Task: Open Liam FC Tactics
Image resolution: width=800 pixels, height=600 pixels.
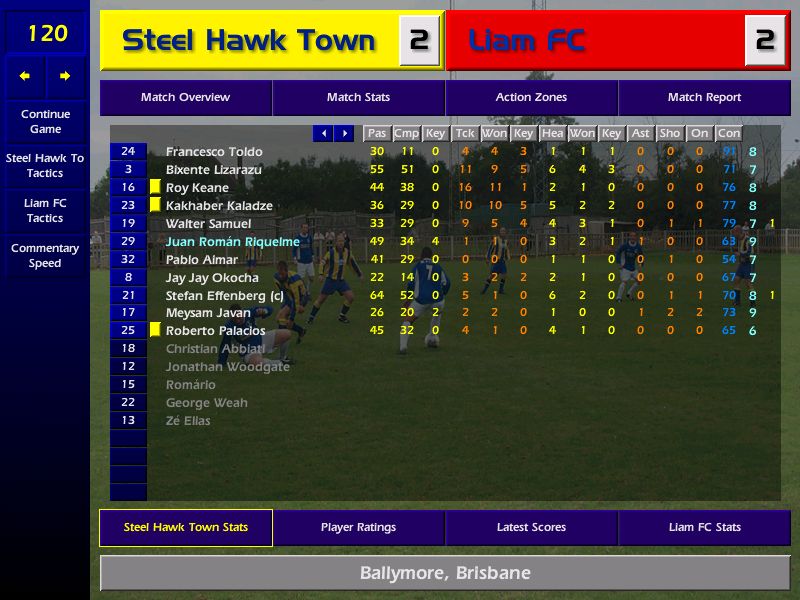Action: pos(45,210)
